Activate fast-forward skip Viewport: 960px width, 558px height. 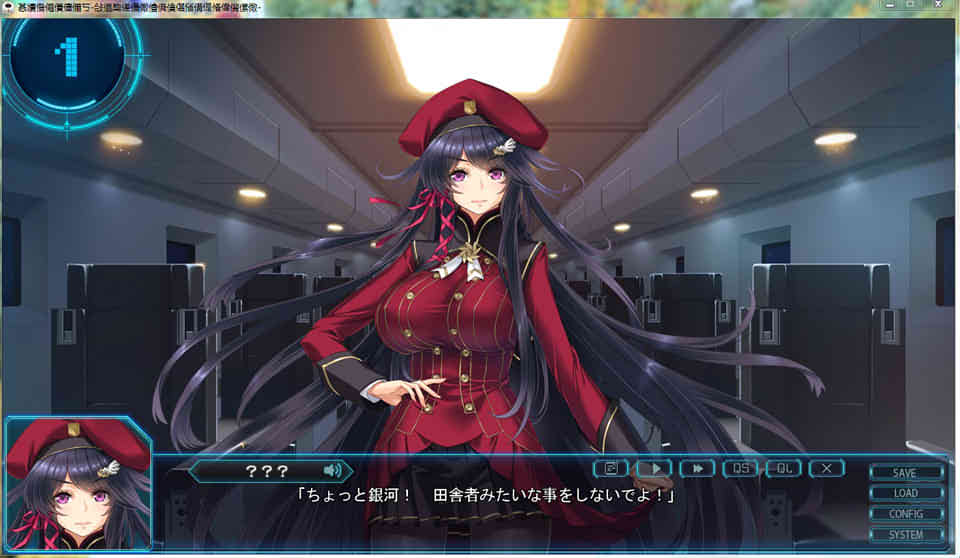tap(697, 468)
